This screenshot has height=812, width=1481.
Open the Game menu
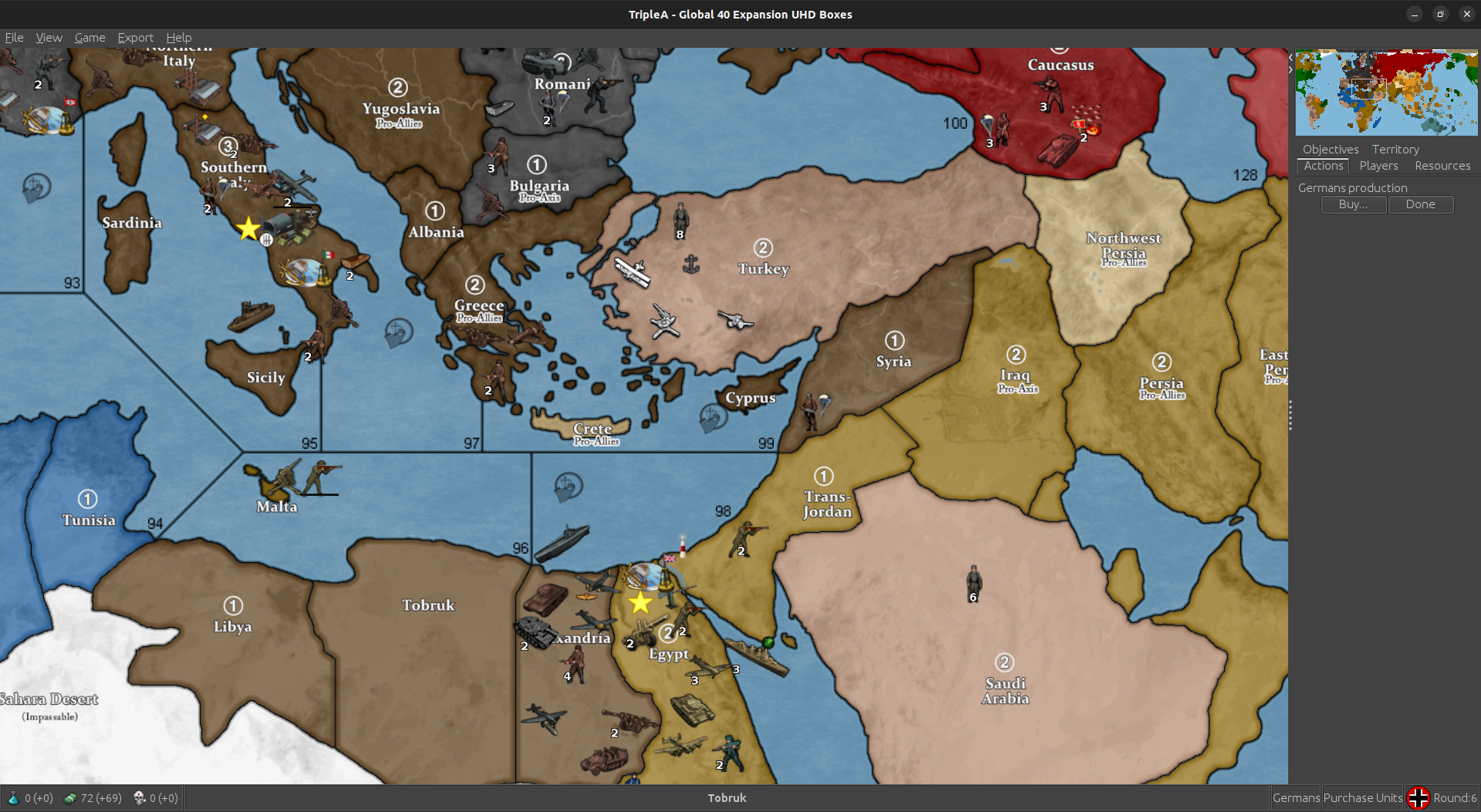(89, 37)
